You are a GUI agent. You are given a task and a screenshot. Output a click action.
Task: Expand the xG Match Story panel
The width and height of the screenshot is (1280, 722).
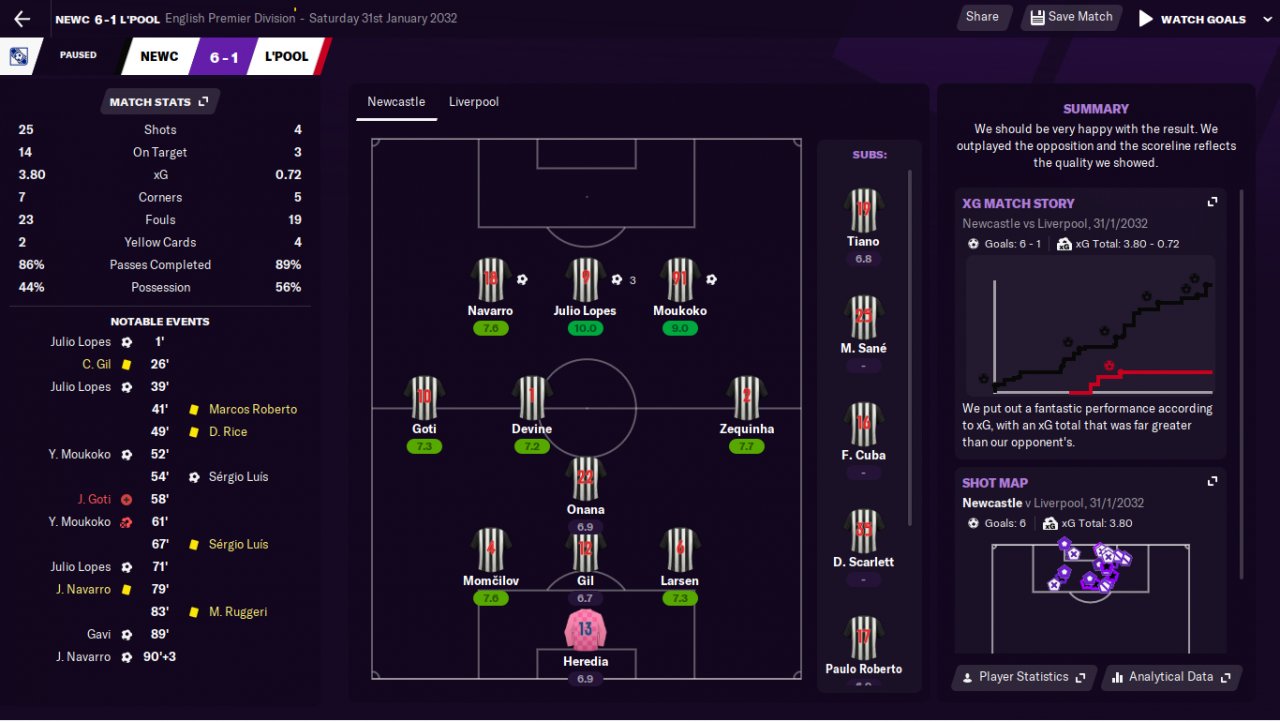[1212, 202]
